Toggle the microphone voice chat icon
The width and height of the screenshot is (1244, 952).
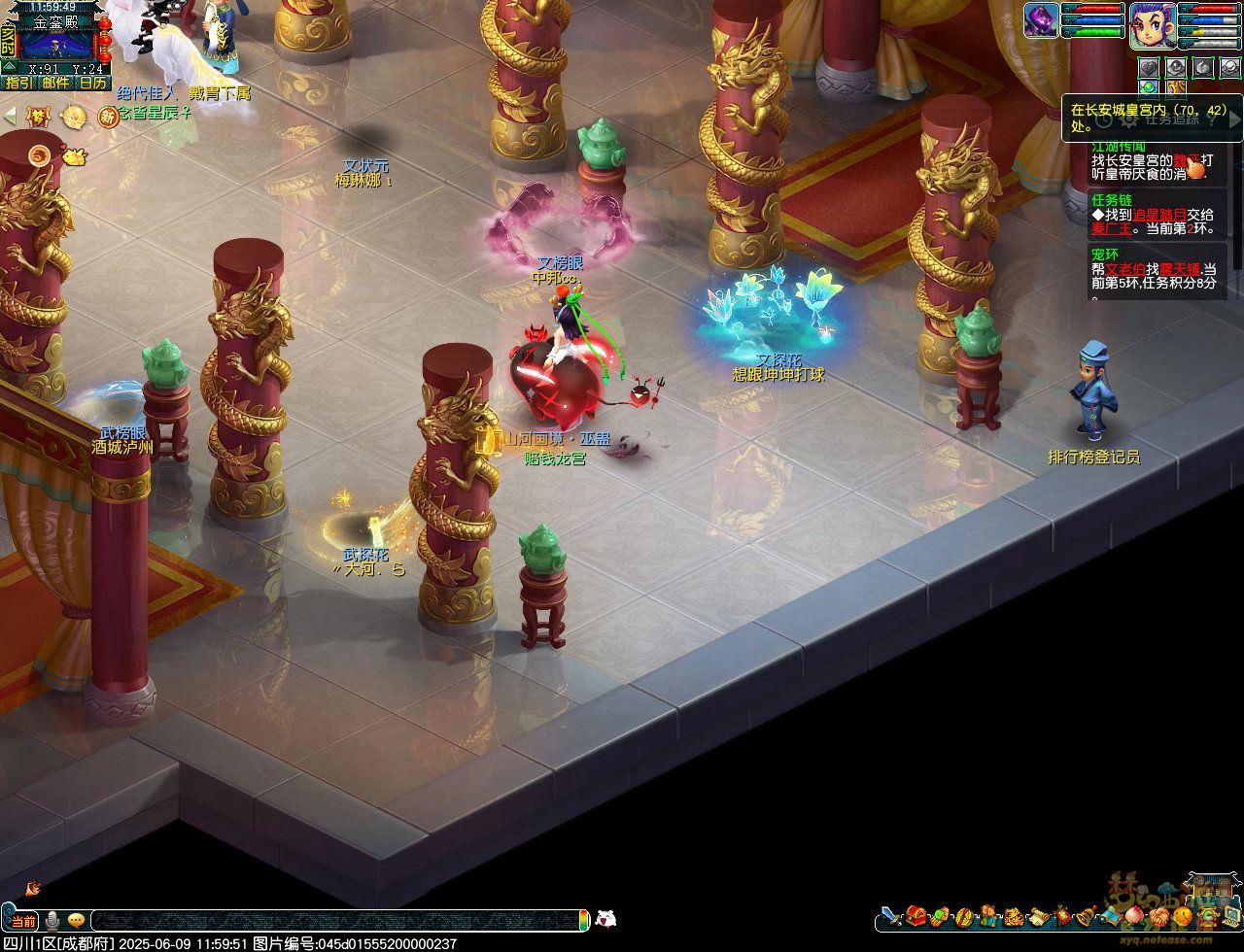pos(52,920)
